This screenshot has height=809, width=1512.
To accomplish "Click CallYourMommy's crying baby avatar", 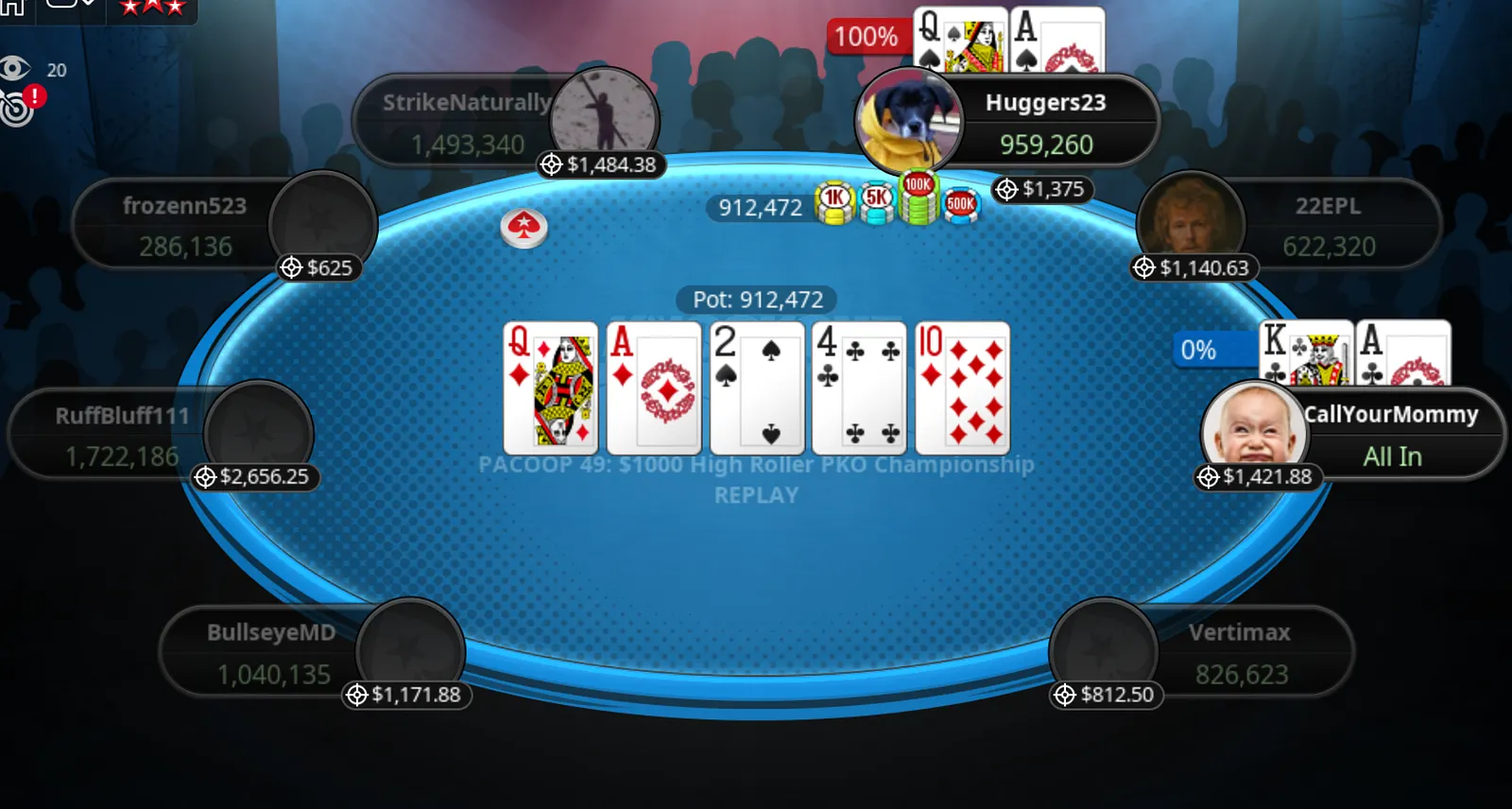I will [x=1253, y=431].
